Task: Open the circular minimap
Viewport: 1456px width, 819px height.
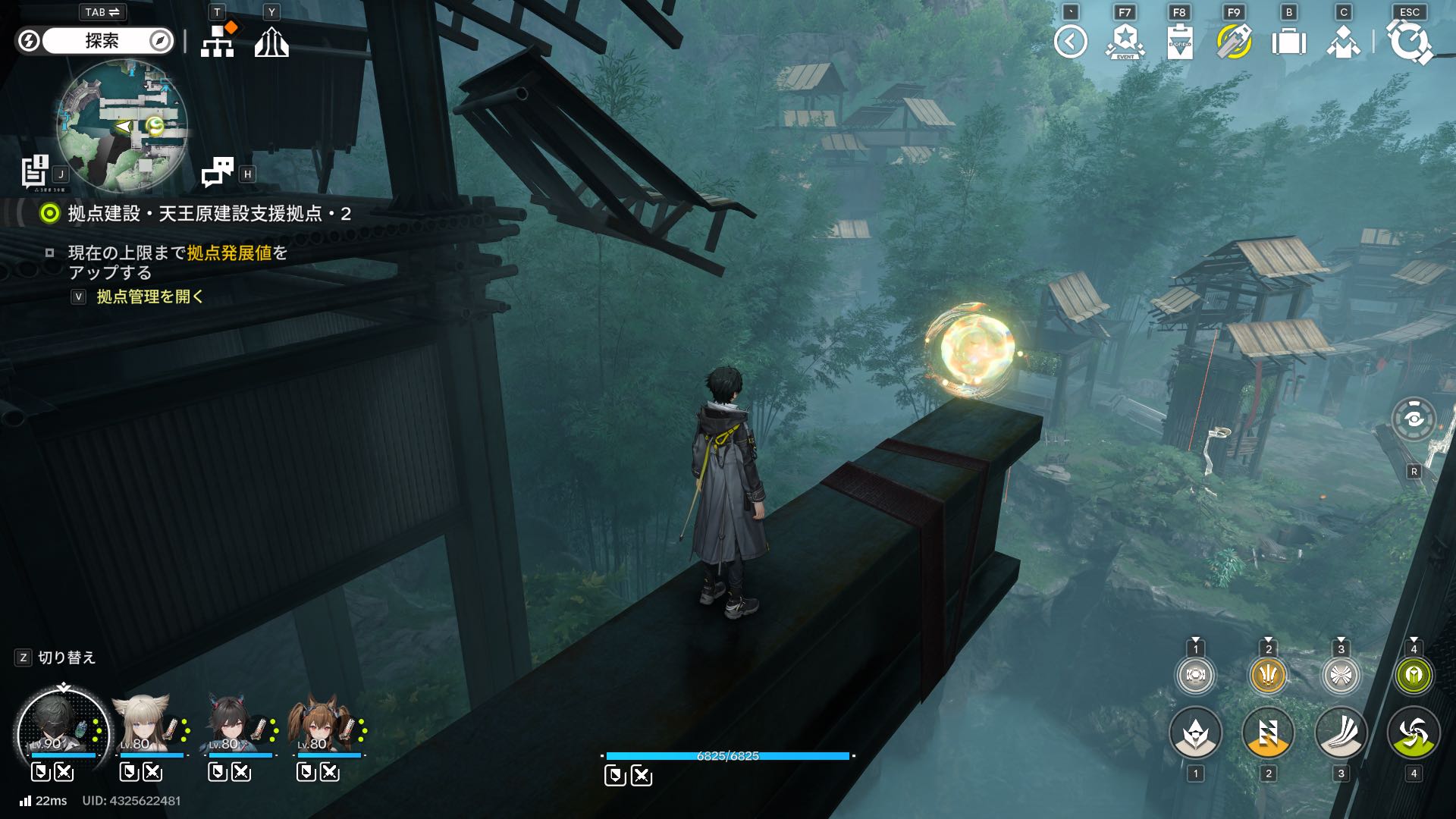Action: point(122,125)
